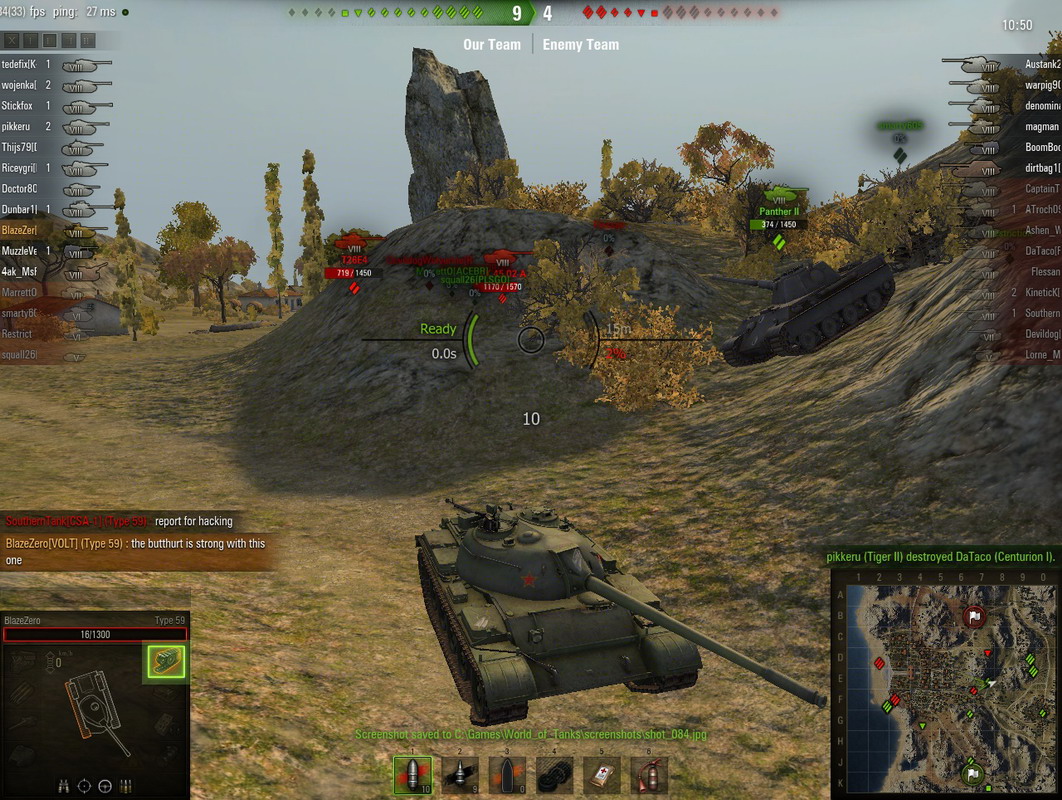The width and height of the screenshot is (1062, 800).
Task: Select the damaged track module icon
Action: click(x=166, y=661)
